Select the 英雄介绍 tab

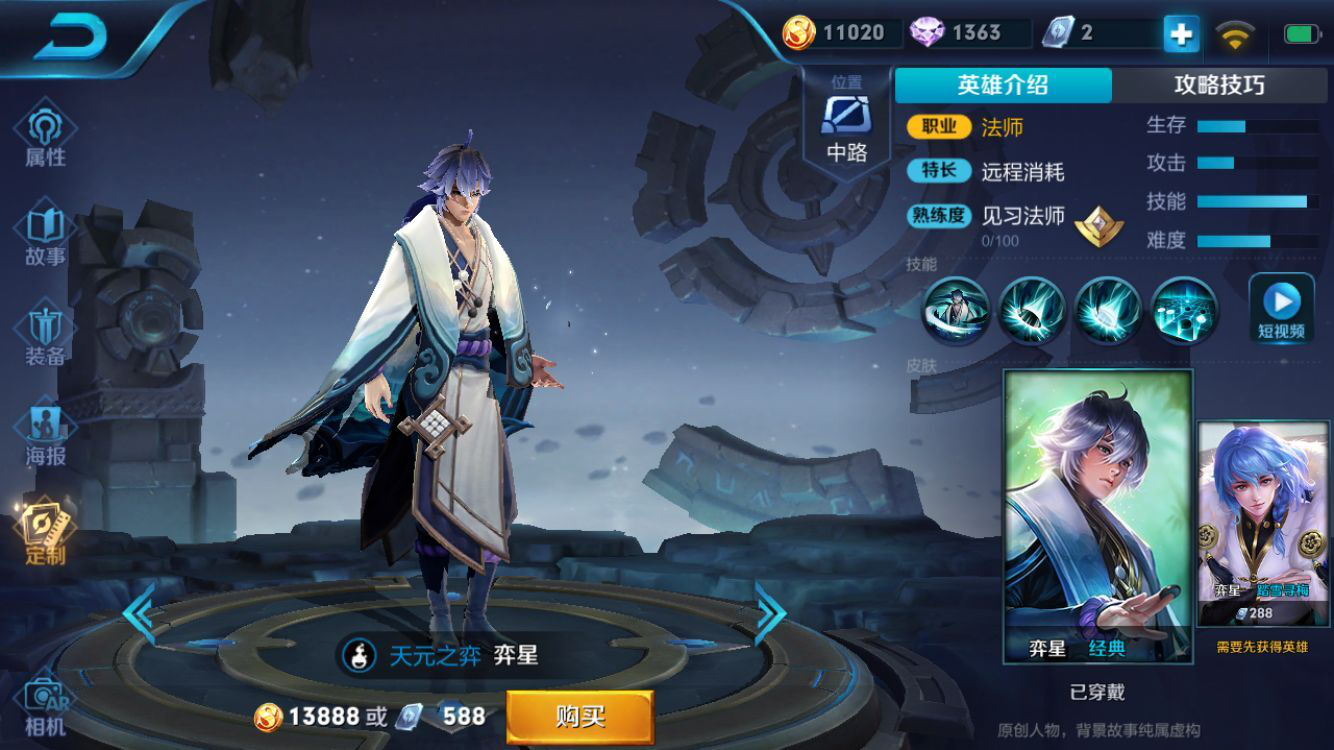click(x=1003, y=85)
